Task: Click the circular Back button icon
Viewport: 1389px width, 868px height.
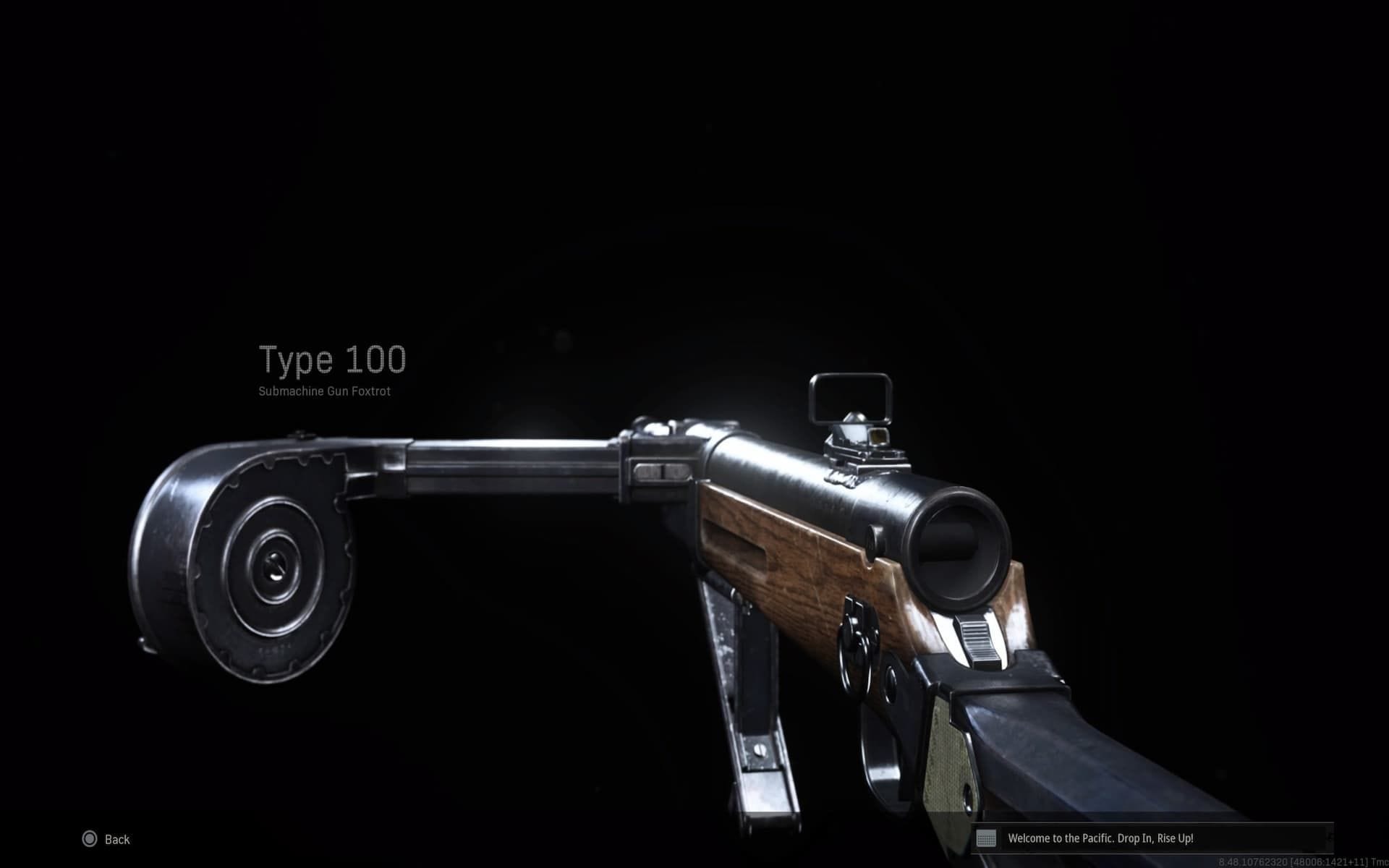Action: 89,839
